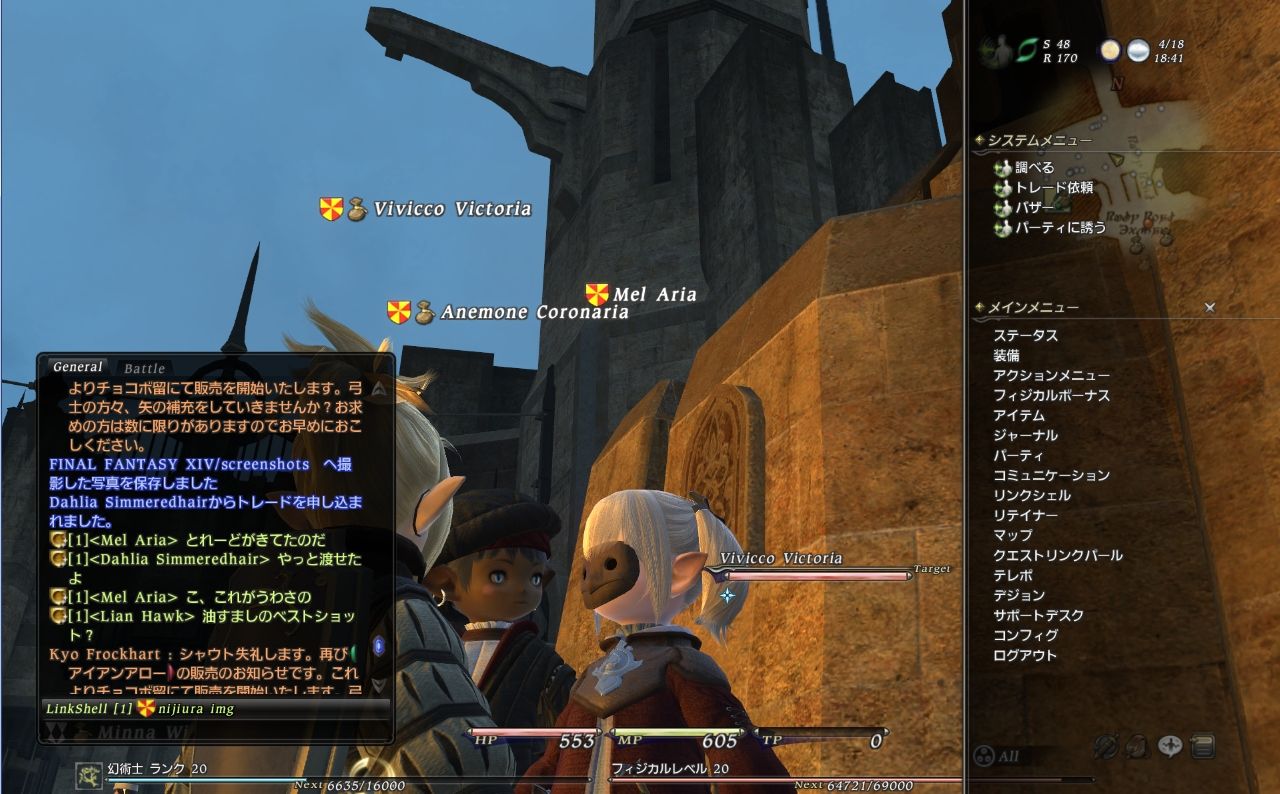
Task: Click the moon phase indicator near the clock
Action: [1110, 52]
